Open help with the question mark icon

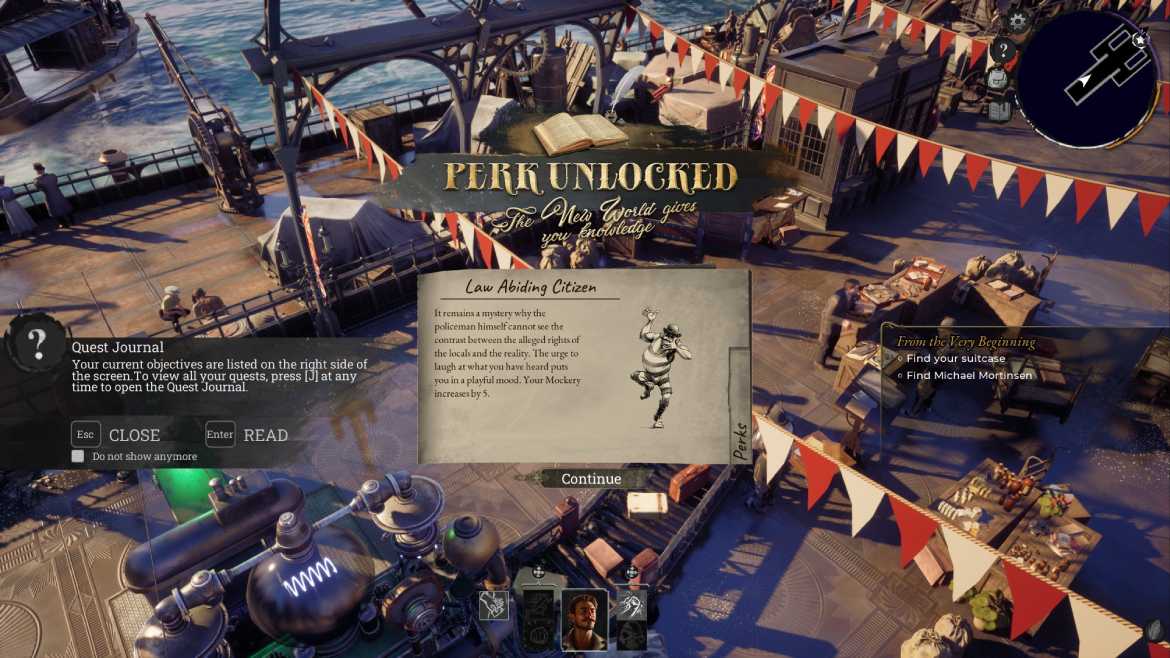point(1004,50)
